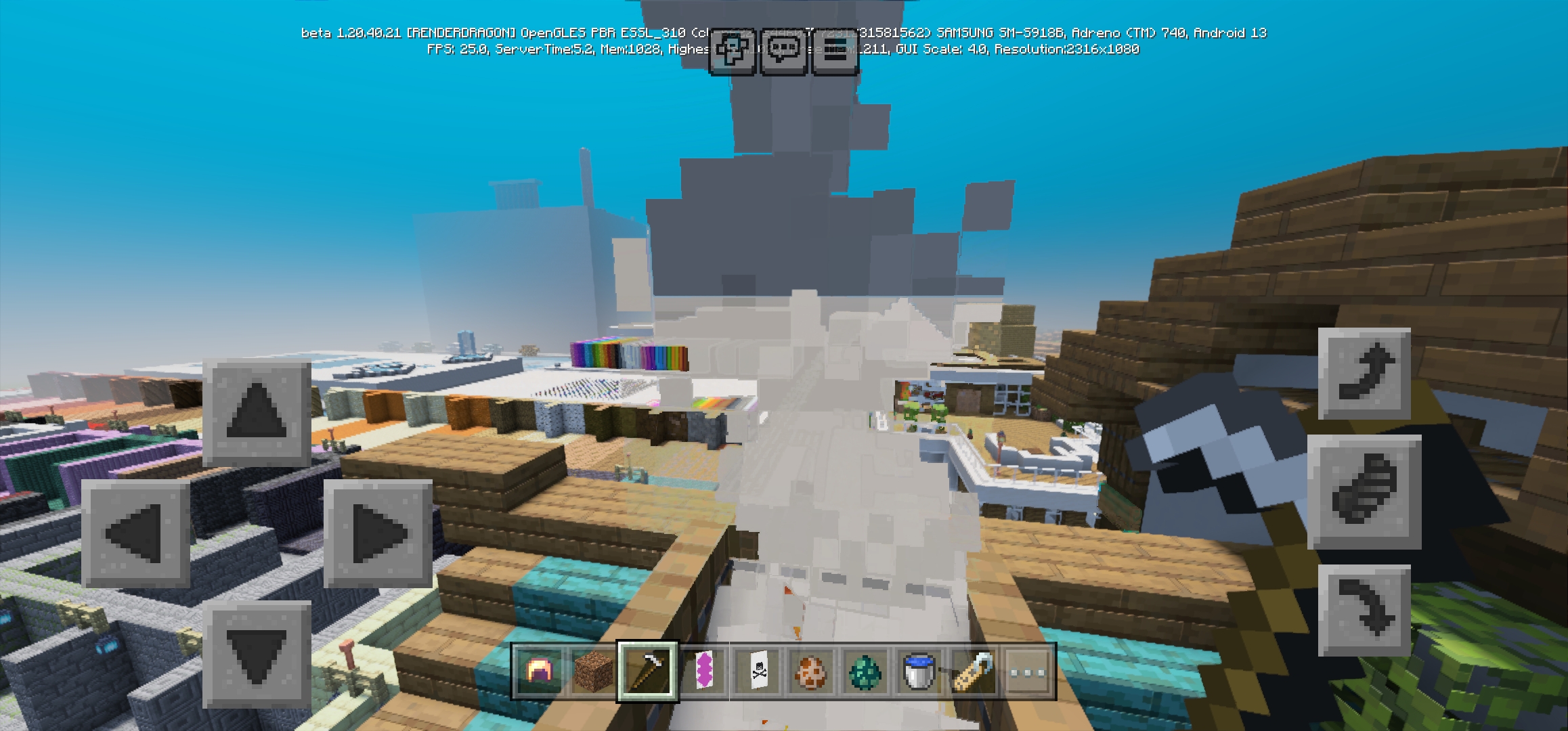This screenshot has height=731, width=1568.
Task: Fly upward with the ascend button
Action: coord(1364,374)
